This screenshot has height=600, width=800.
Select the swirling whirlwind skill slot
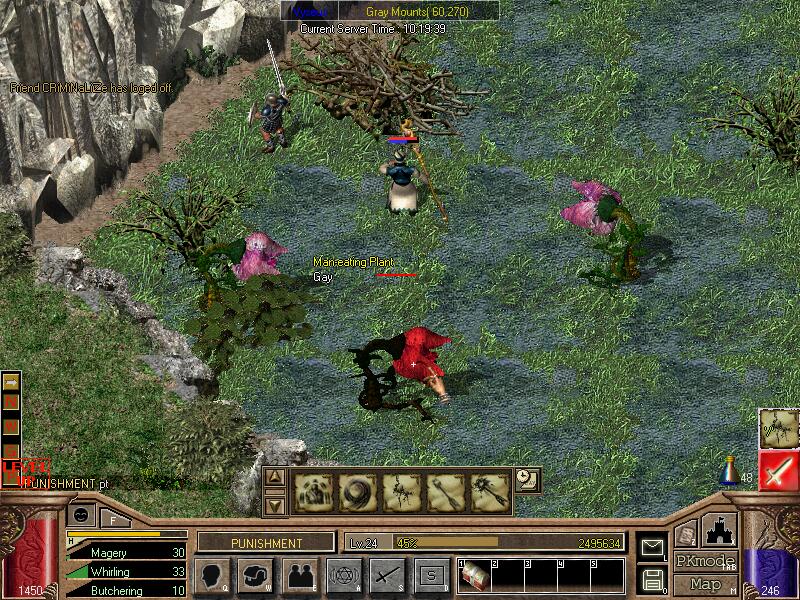click(x=356, y=492)
